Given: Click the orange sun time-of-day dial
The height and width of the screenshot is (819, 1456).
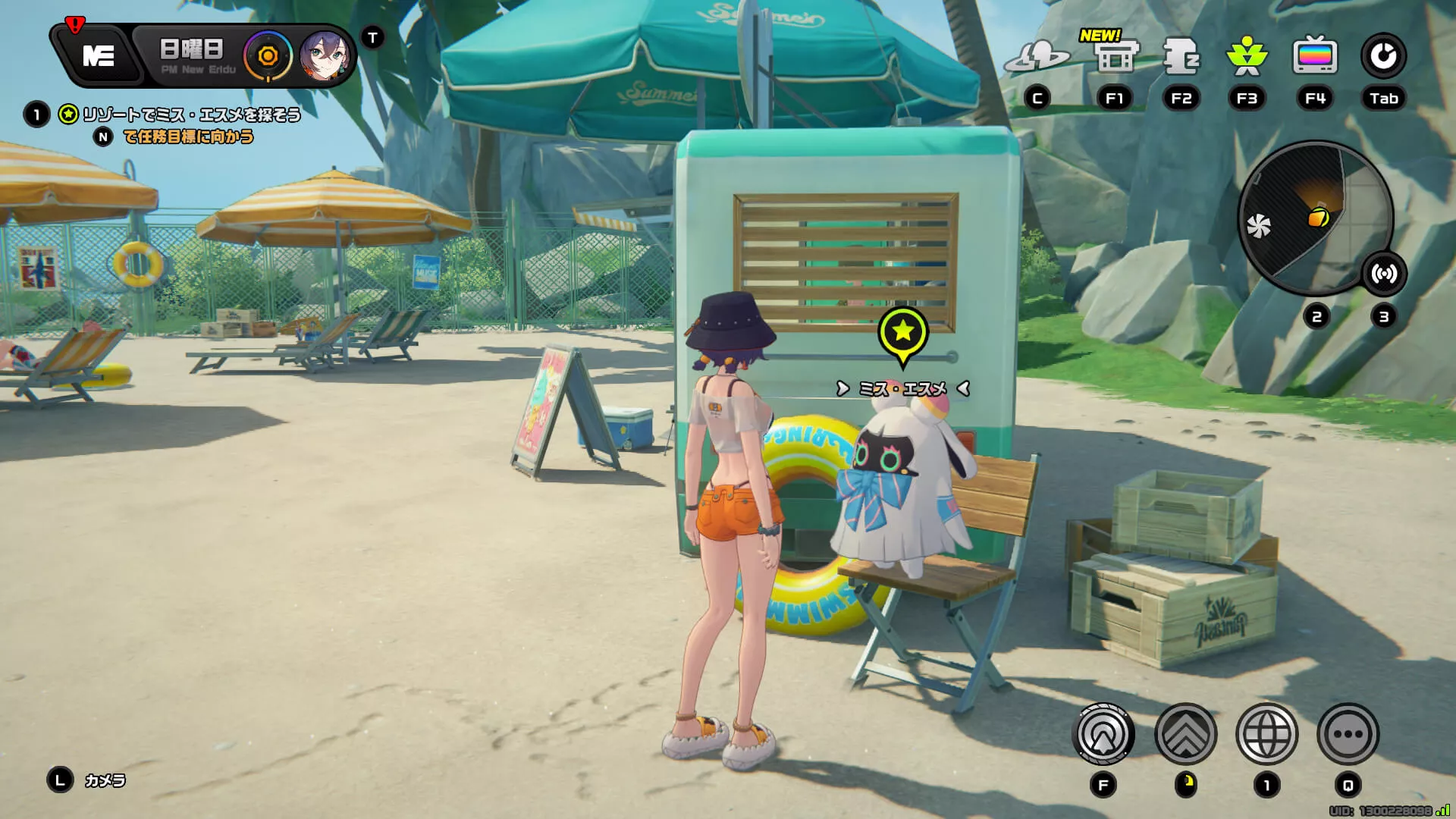Looking at the screenshot, I should click(x=267, y=56).
